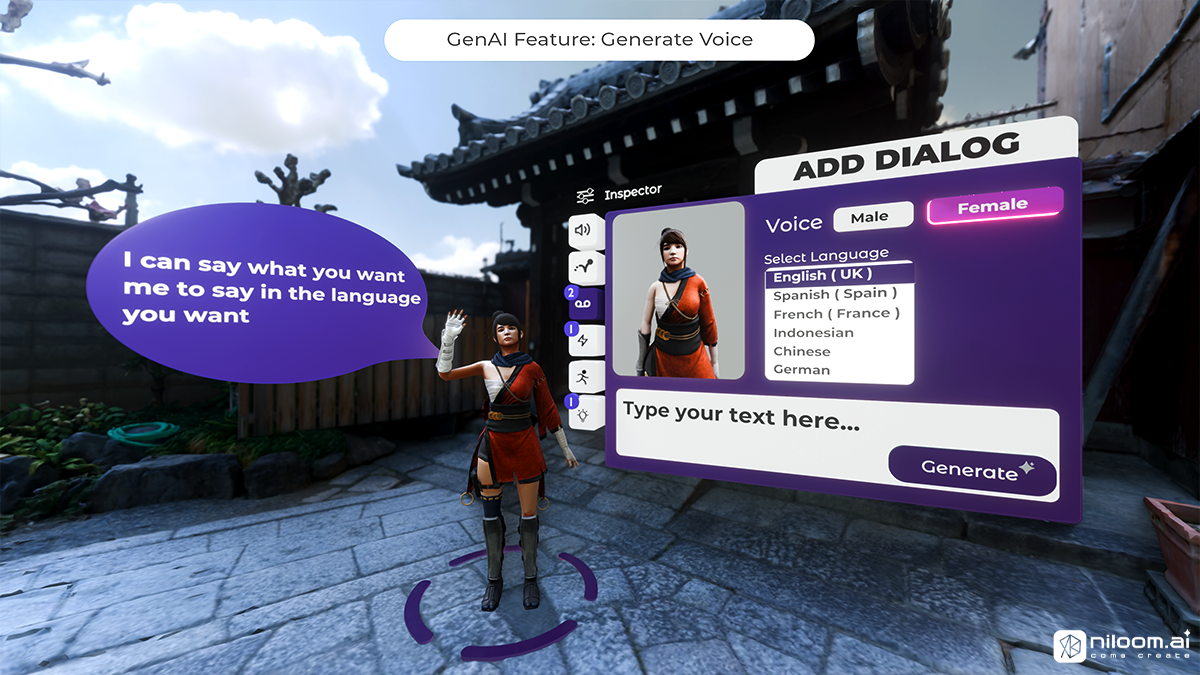
Task: Select Chinese as the voice language
Action: point(802,351)
